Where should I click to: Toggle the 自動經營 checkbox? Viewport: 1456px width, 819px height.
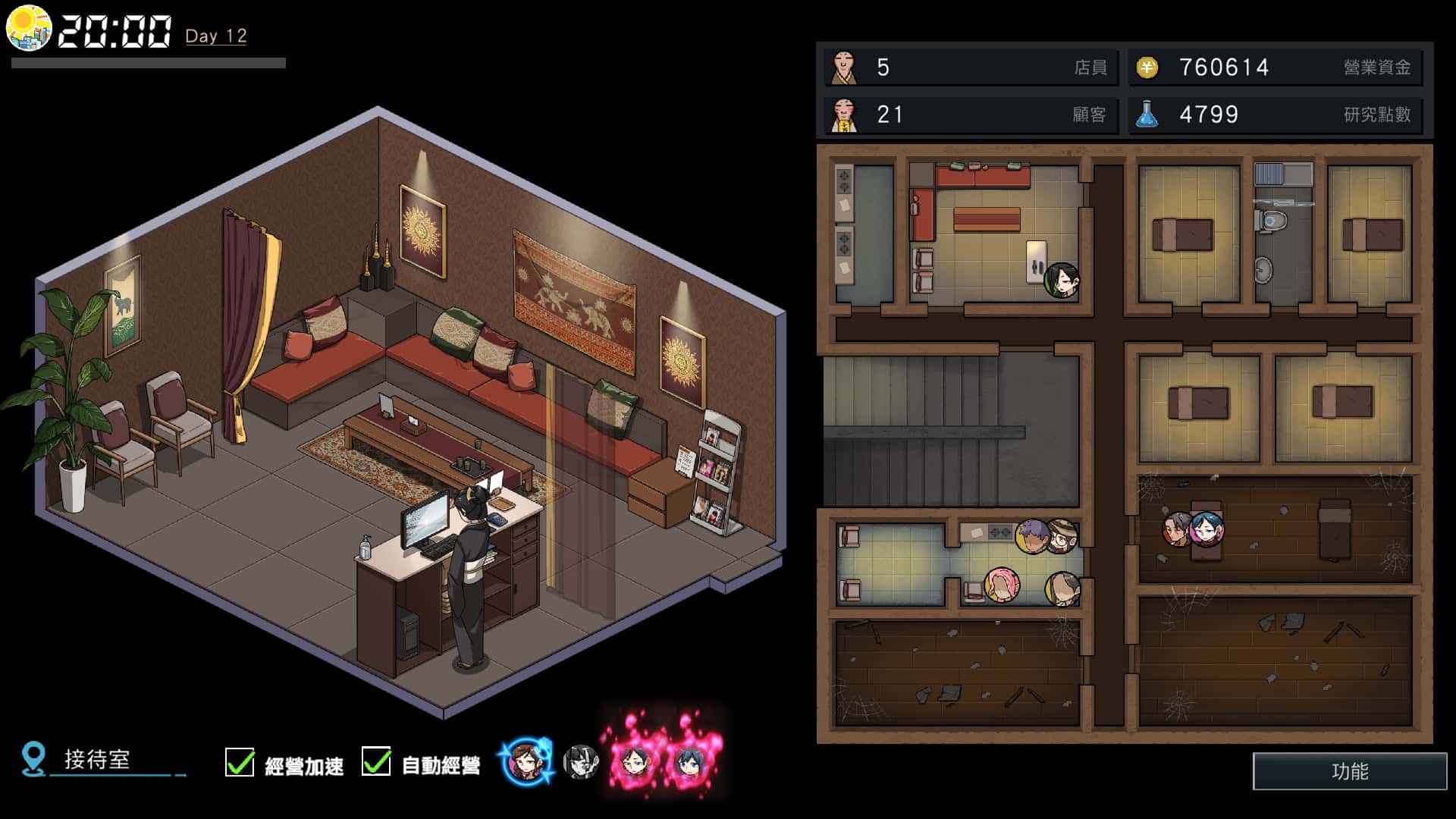click(x=376, y=762)
